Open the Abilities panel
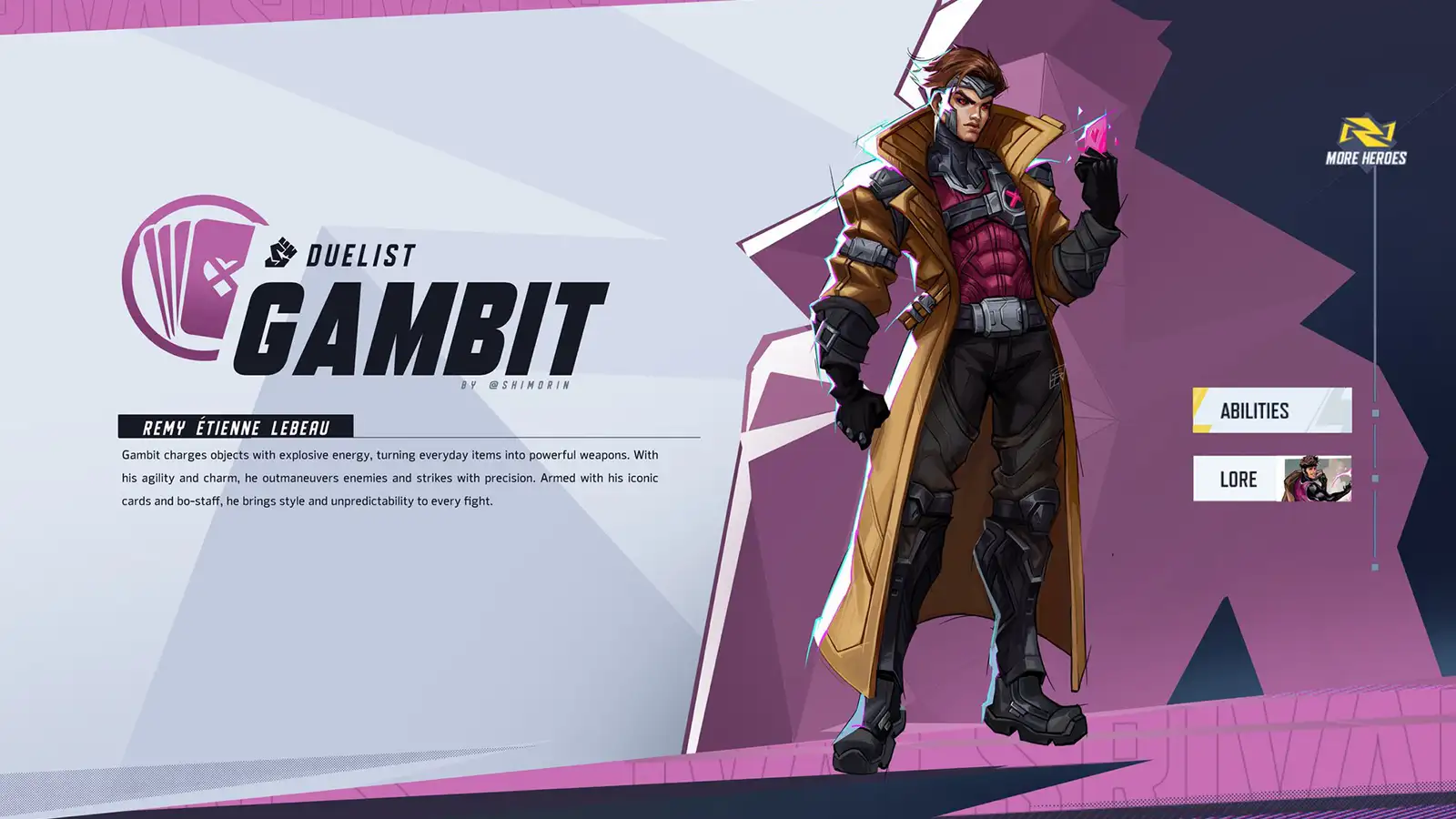Viewport: 1456px width, 819px height. click(1271, 409)
